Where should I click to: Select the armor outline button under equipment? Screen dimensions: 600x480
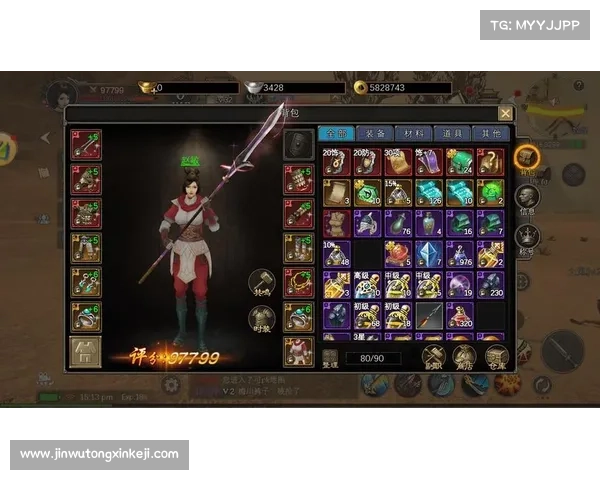click(85, 351)
